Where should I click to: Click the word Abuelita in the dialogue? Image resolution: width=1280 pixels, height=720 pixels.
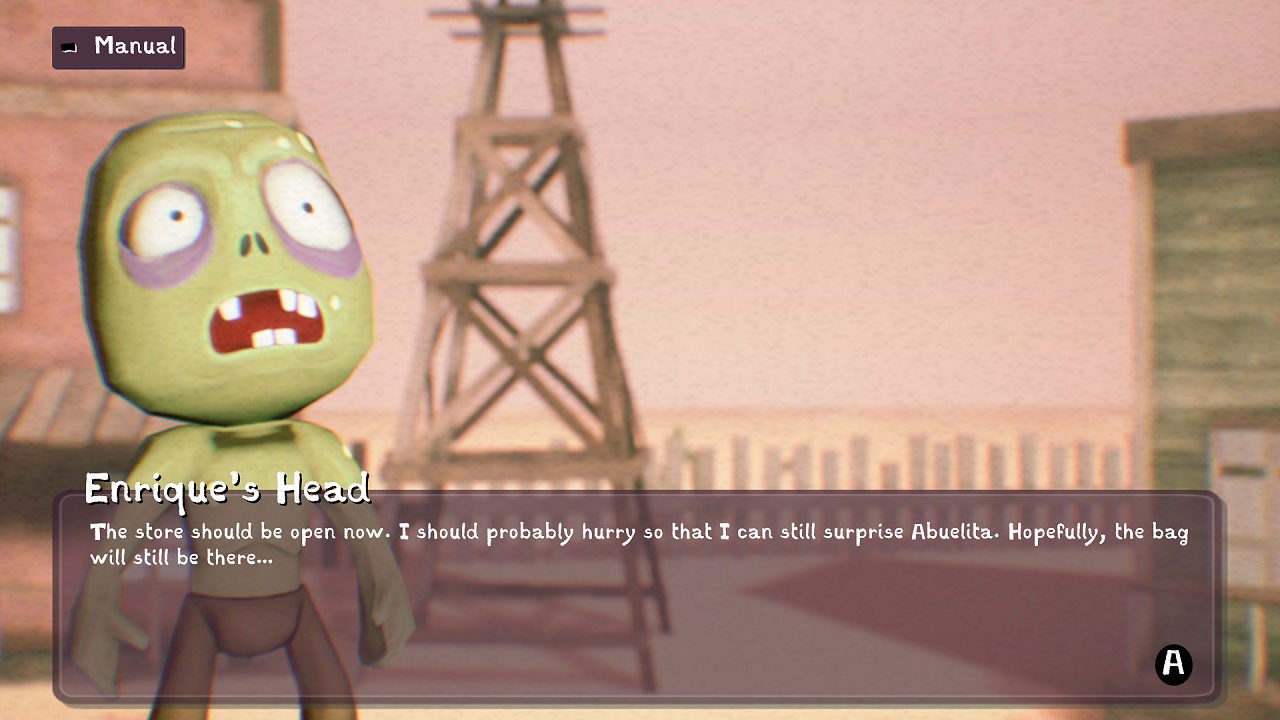point(955,532)
